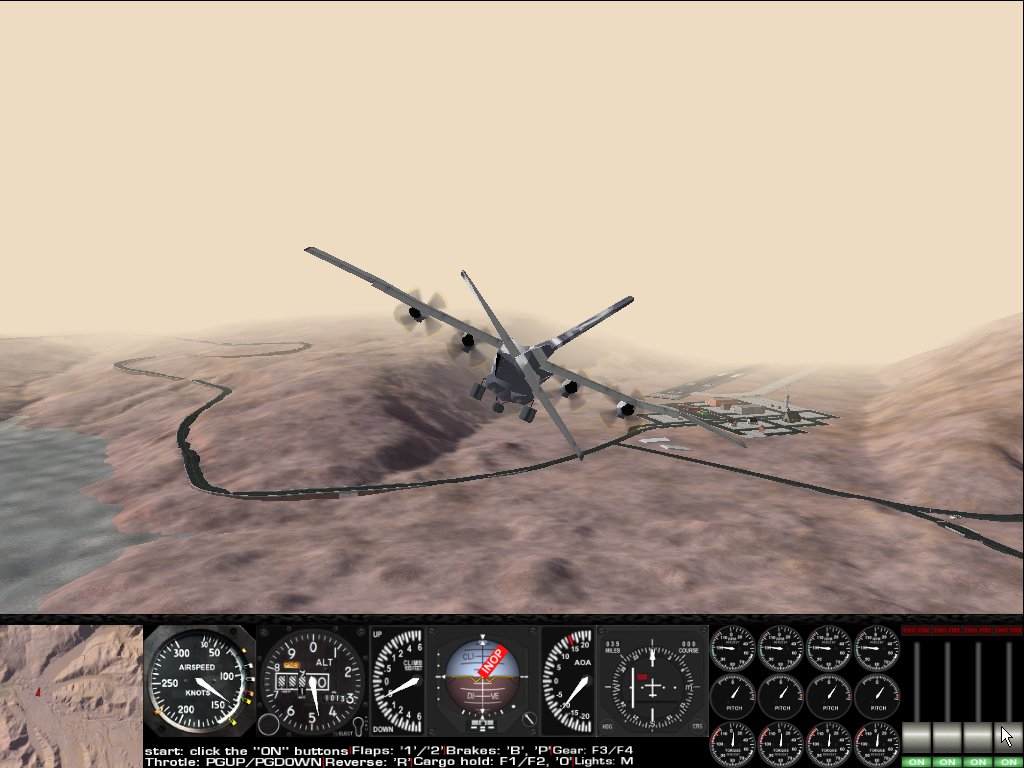This screenshot has width=1024, height=768.
Task: Click the altimeter's pressure adjustment knob
Action: pos(268,725)
